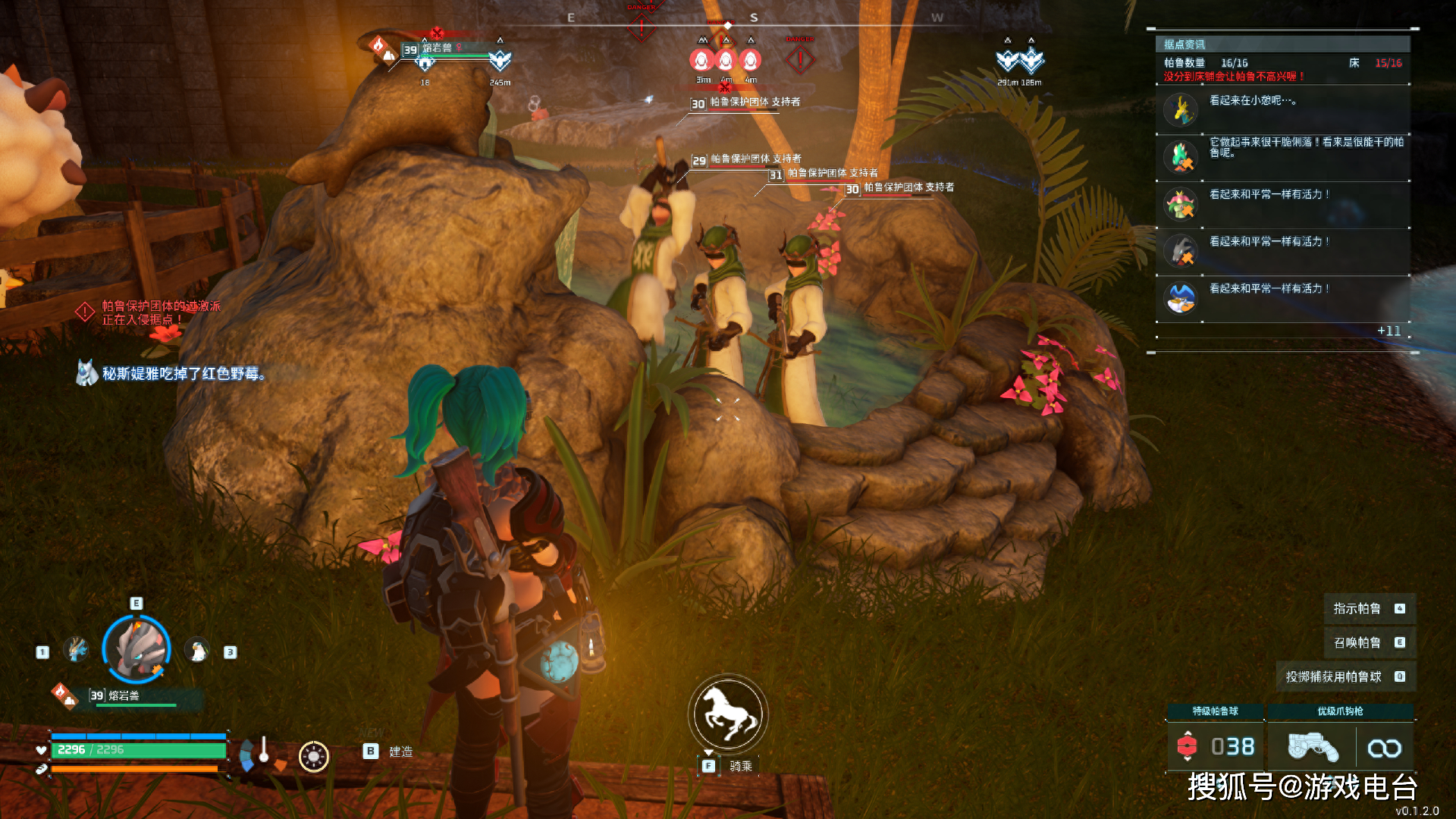Select the grey pal row in base list

(1283, 252)
